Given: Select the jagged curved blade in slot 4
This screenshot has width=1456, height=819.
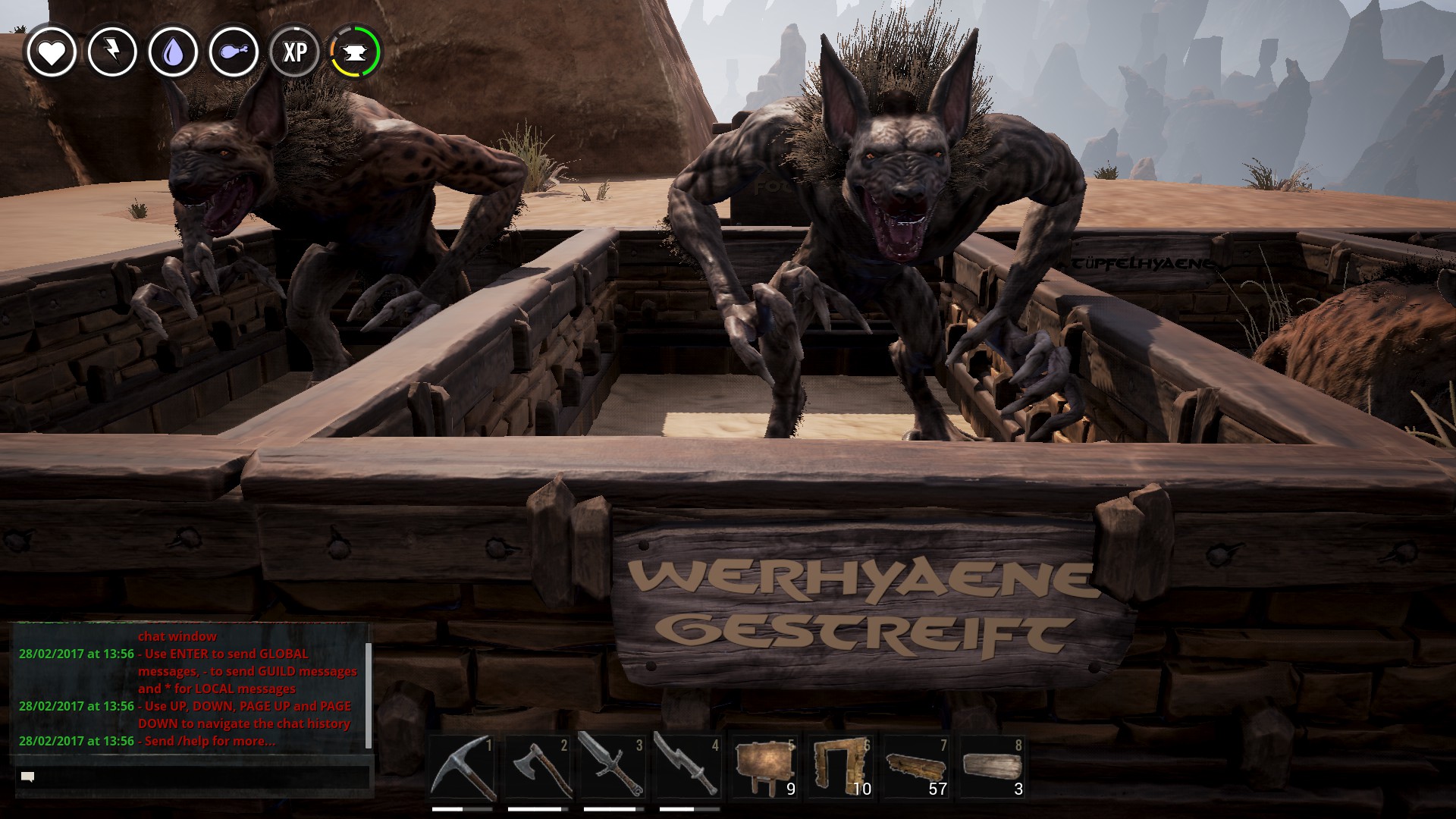Looking at the screenshot, I should [689, 767].
